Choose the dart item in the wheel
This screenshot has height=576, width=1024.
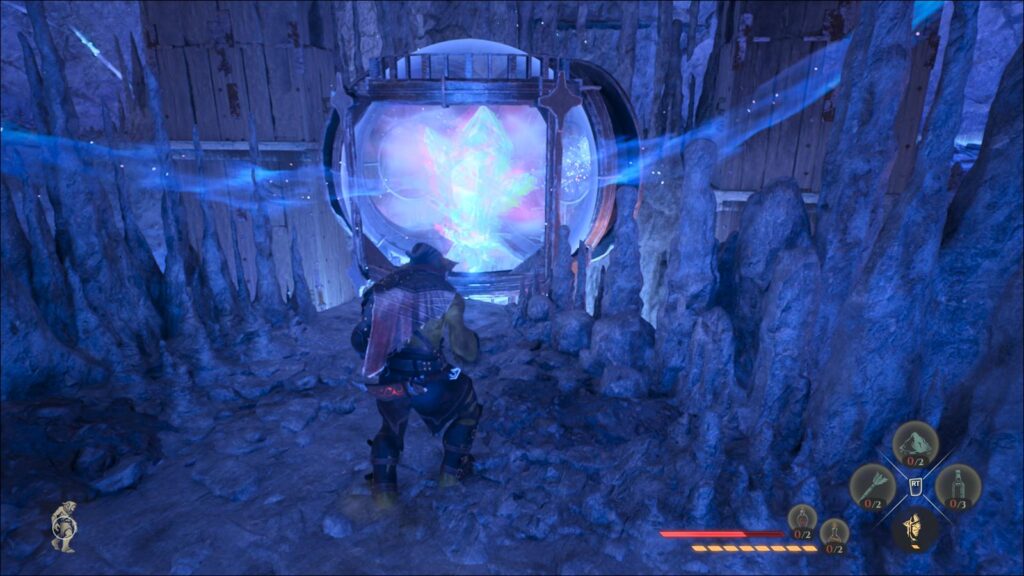pos(871,487)
